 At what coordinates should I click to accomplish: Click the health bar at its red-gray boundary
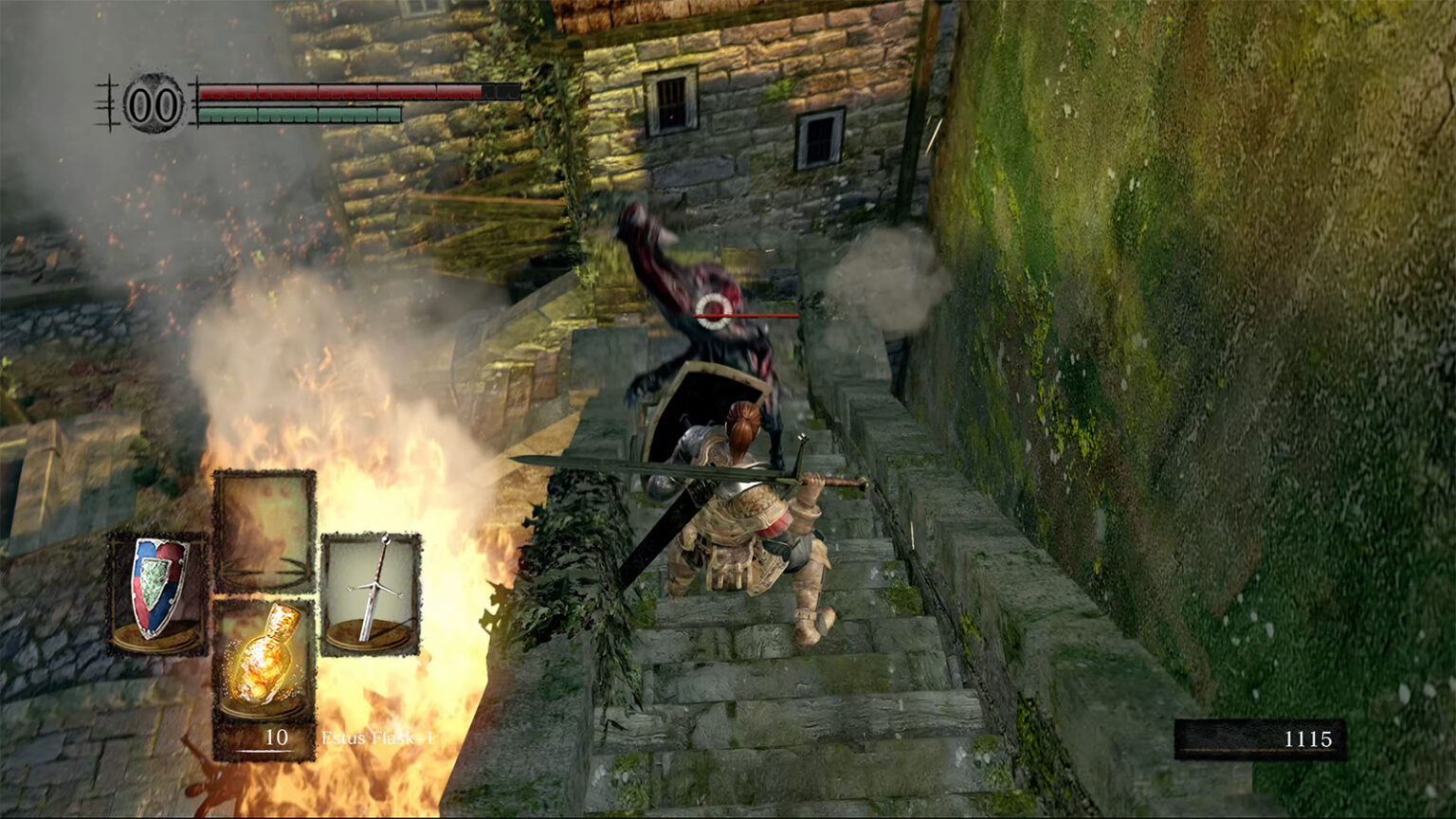point(482,94)
